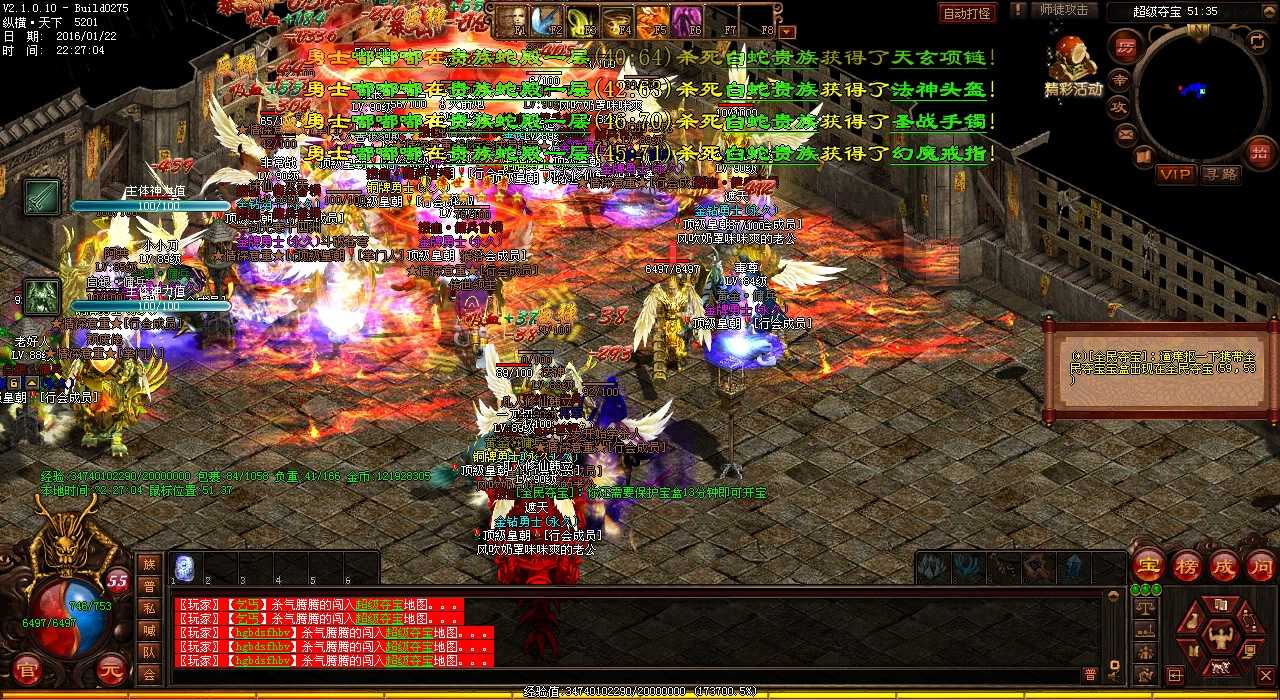
Task: Toggle the 自动打怪 auto-fight button
Action: tap(967, 13)
